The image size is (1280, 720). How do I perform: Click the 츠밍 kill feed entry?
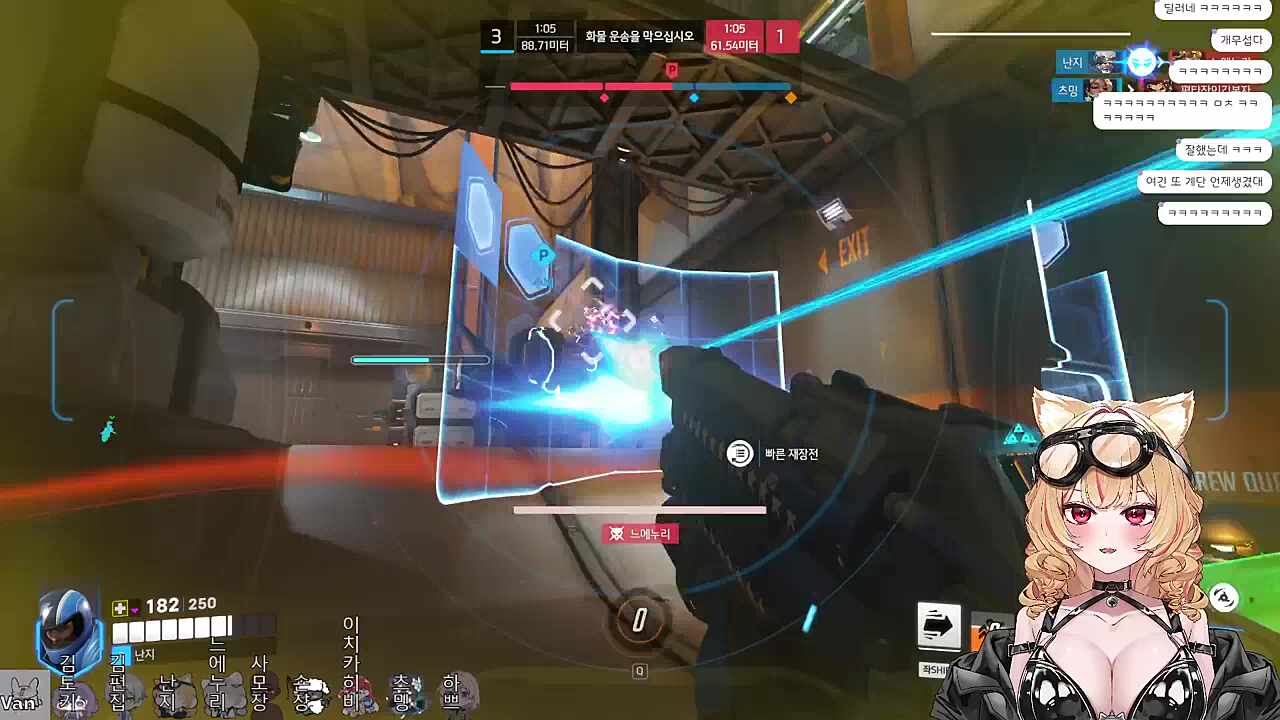(x=1067, y=89)
